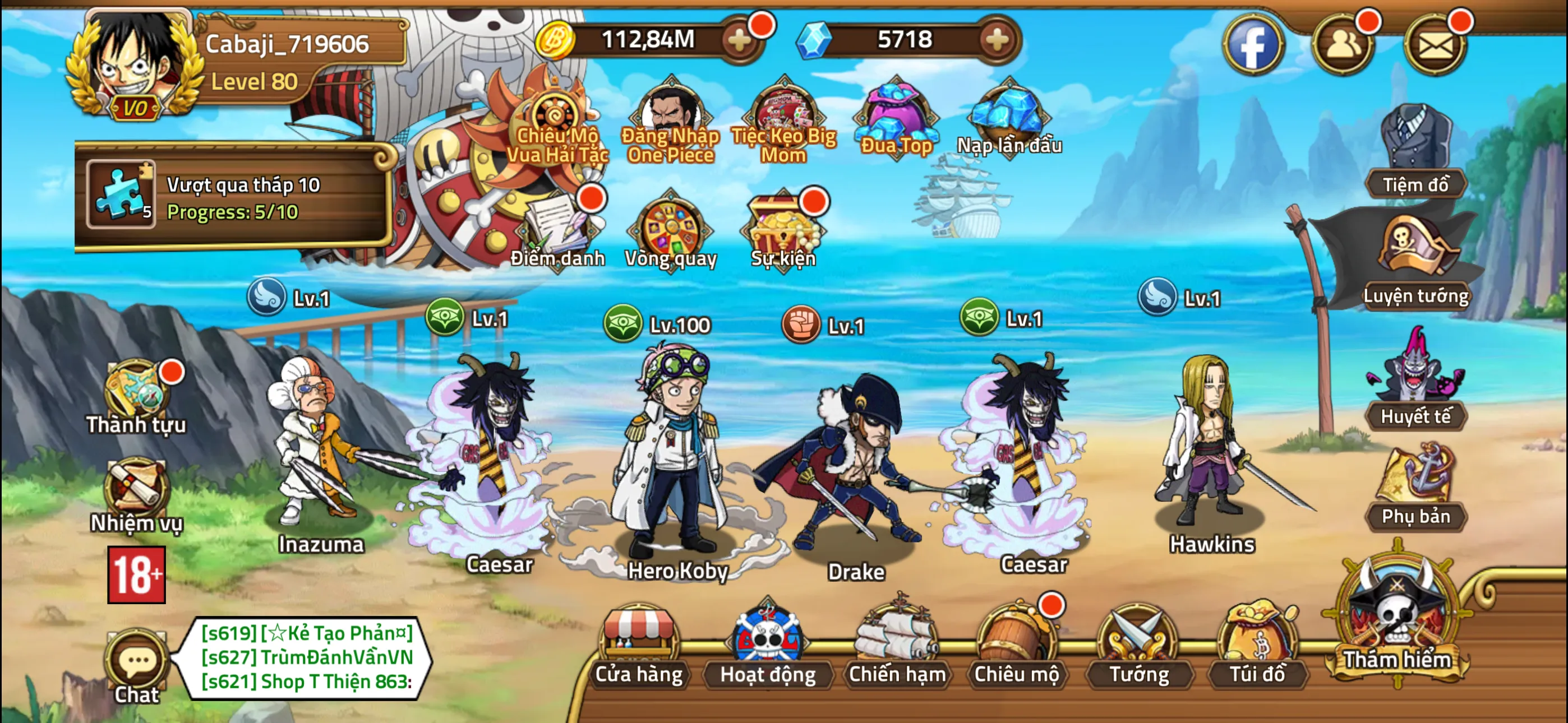
Task: Add diamonds with the gem plus button
Action: point(996,41)
